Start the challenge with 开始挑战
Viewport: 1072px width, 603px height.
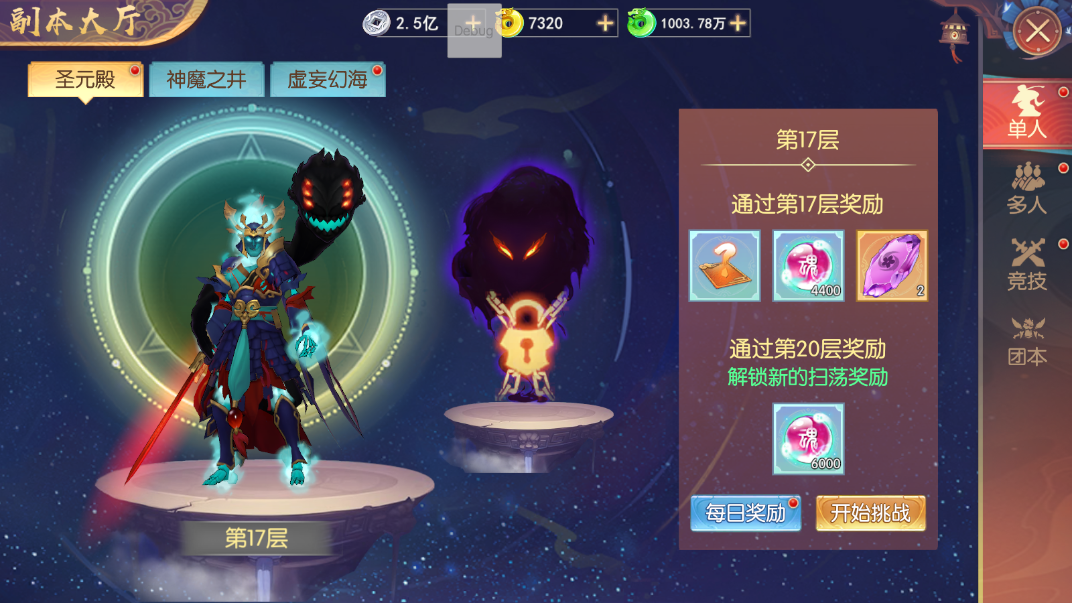tap(870, 513)
